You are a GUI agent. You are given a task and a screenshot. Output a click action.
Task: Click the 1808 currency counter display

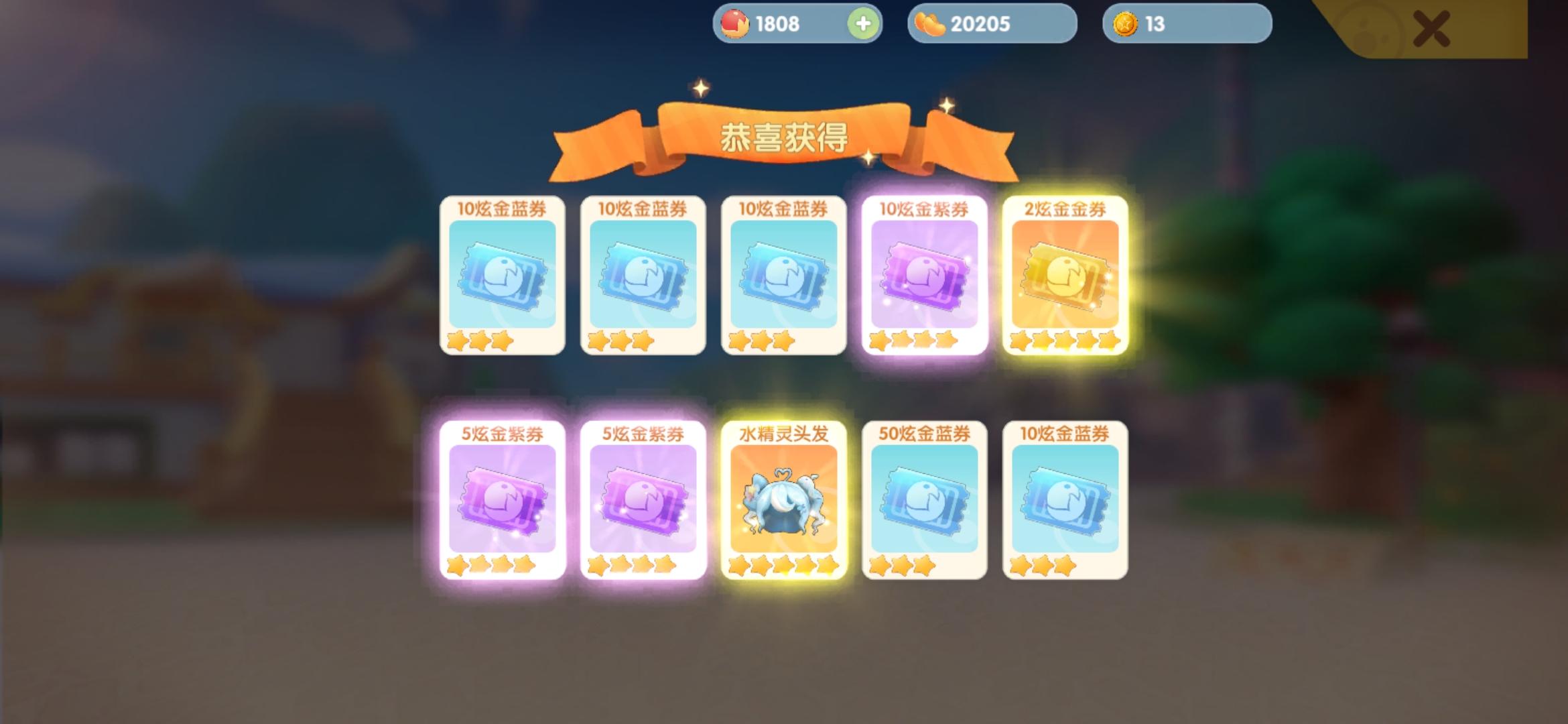[777, 25]
